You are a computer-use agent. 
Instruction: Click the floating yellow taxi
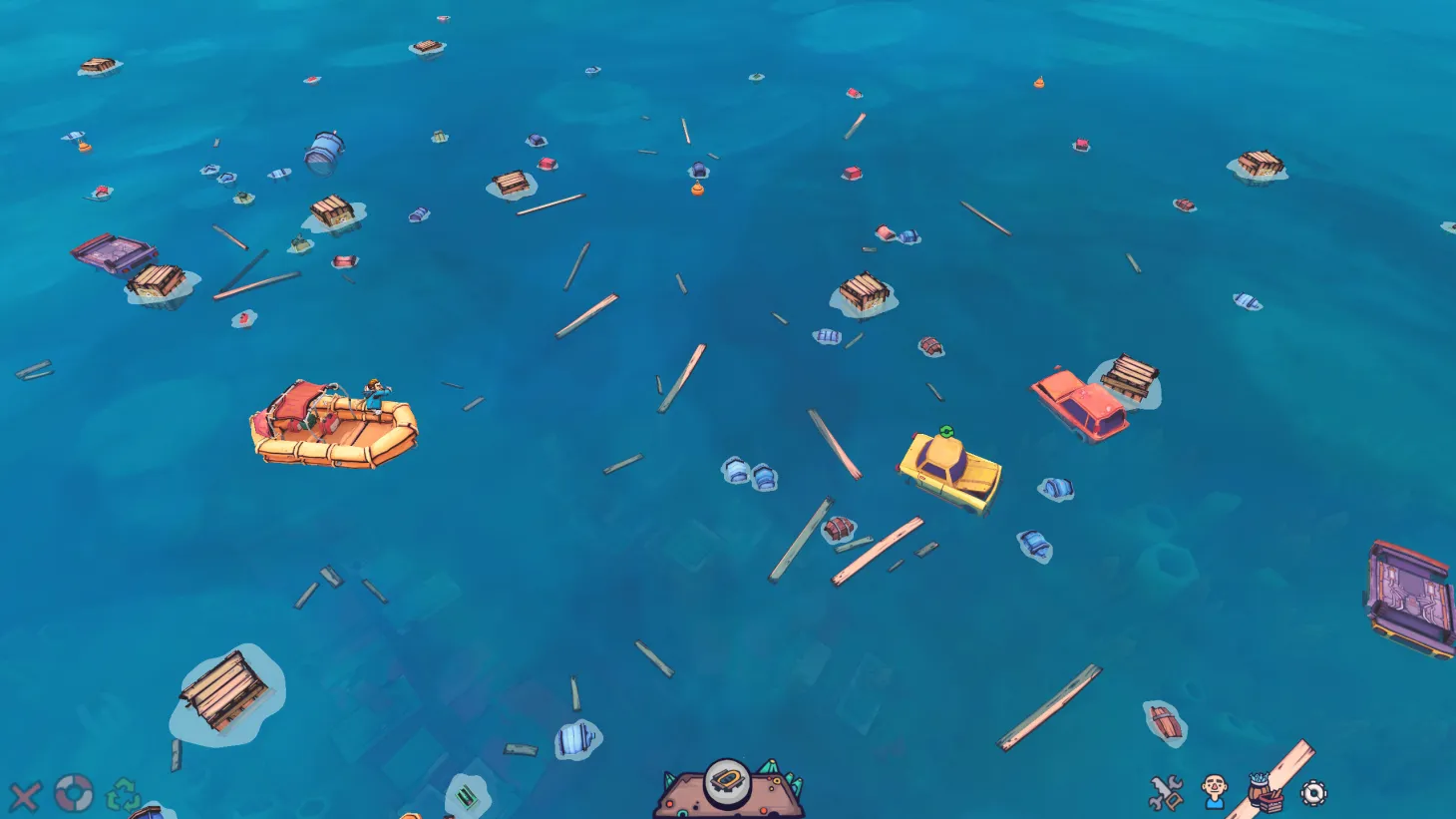[x=947, y=469]
